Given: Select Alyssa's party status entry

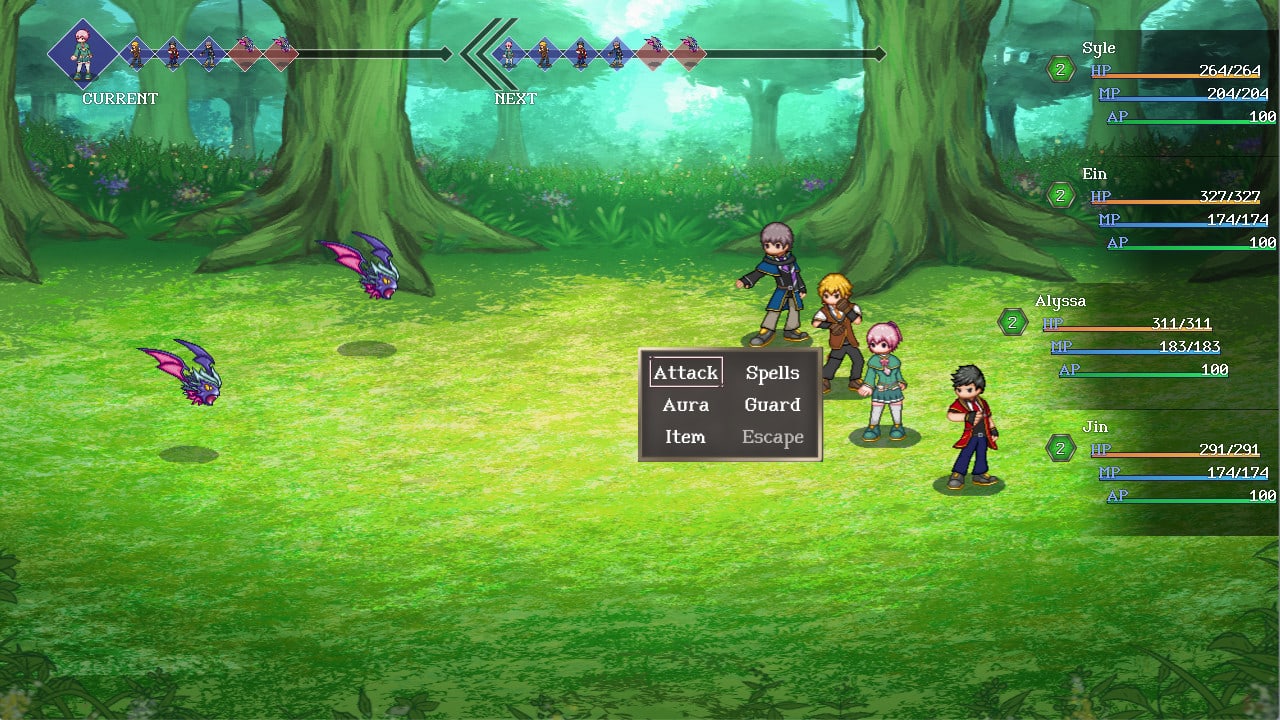Looking at the screenshot, I should point(1130,336).
